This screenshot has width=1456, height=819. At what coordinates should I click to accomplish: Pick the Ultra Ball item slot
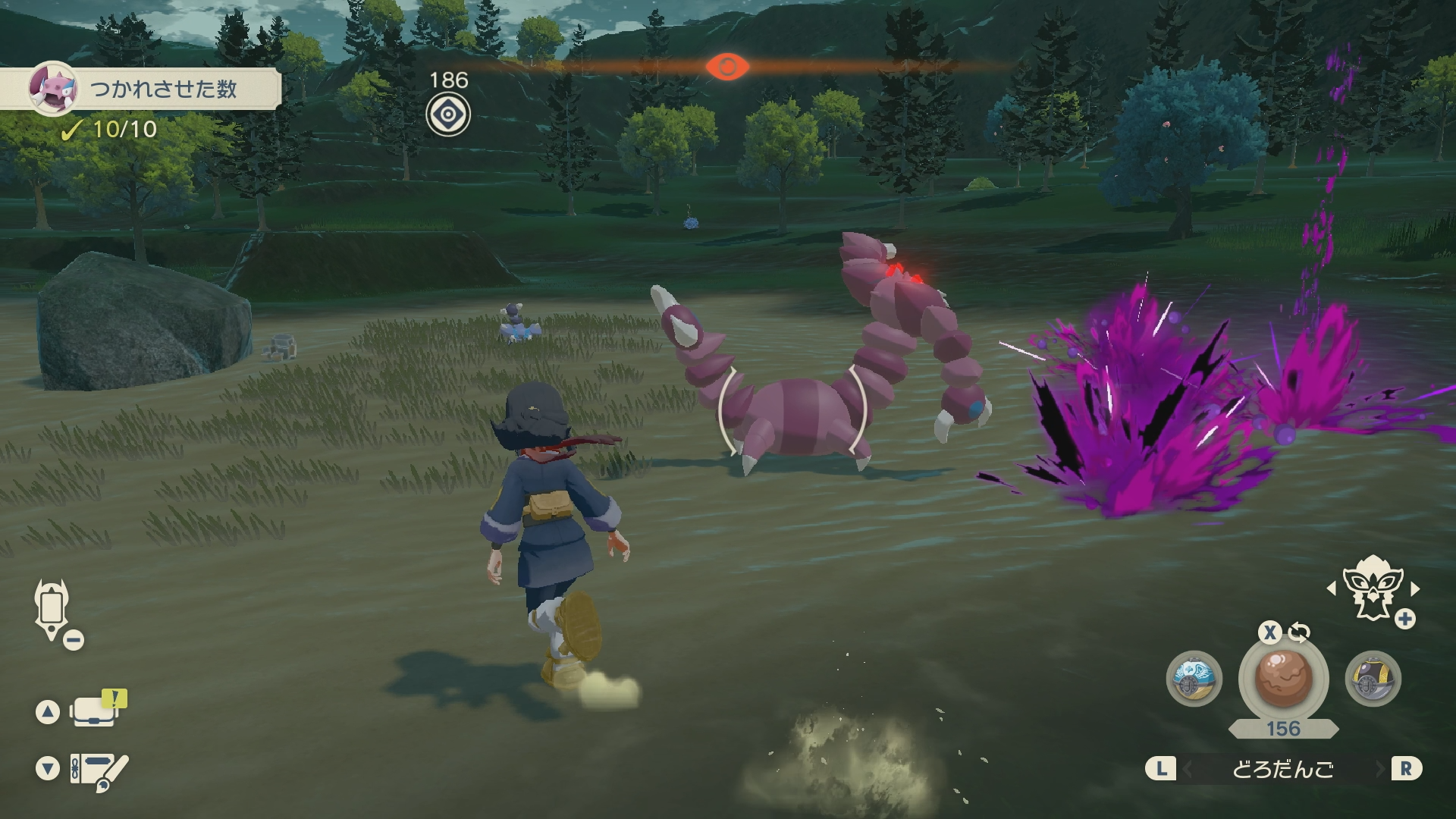(1373, 679)
